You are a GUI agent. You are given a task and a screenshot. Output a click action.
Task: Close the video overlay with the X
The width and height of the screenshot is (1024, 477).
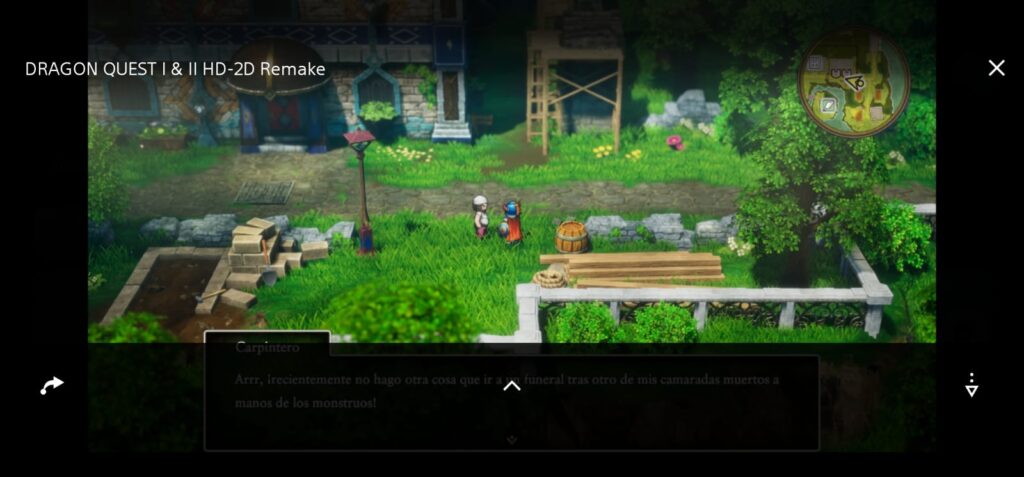pos(996,68)
